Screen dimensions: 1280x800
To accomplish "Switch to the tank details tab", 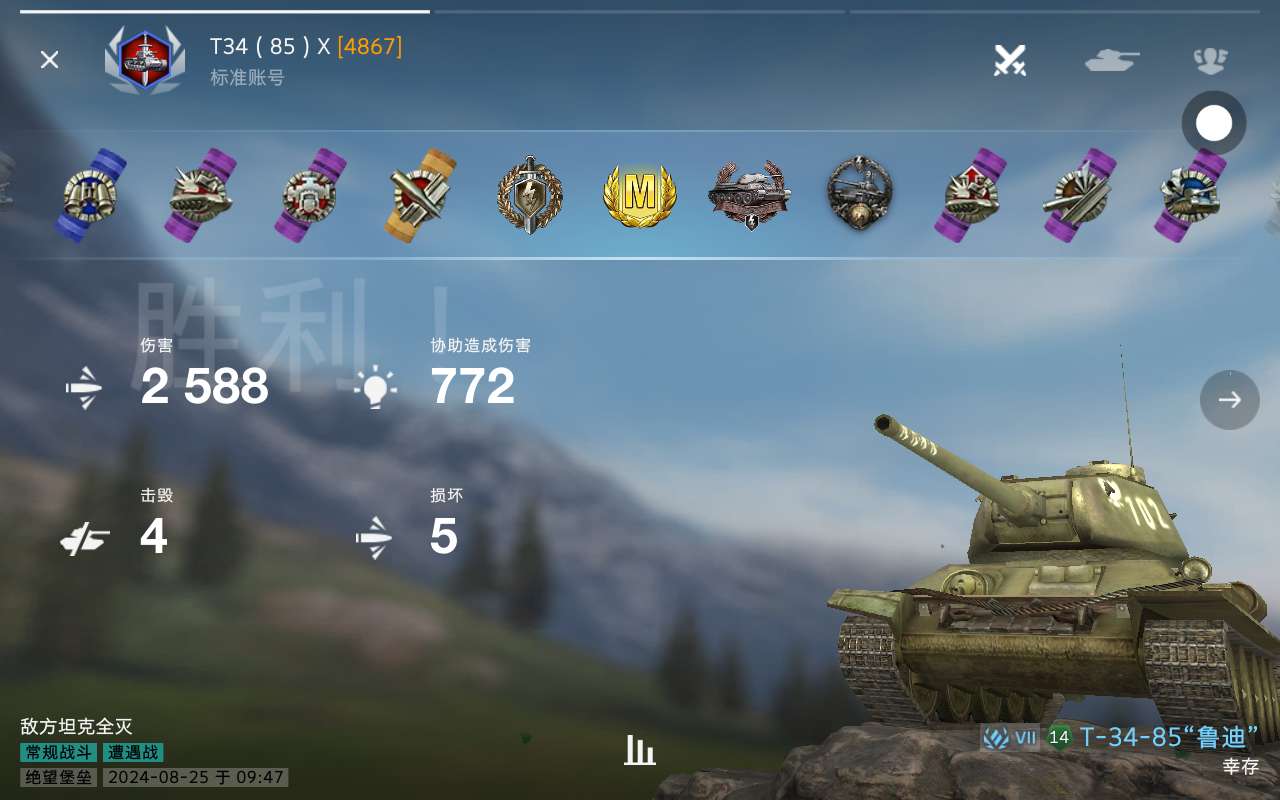I will (1111, 60).
